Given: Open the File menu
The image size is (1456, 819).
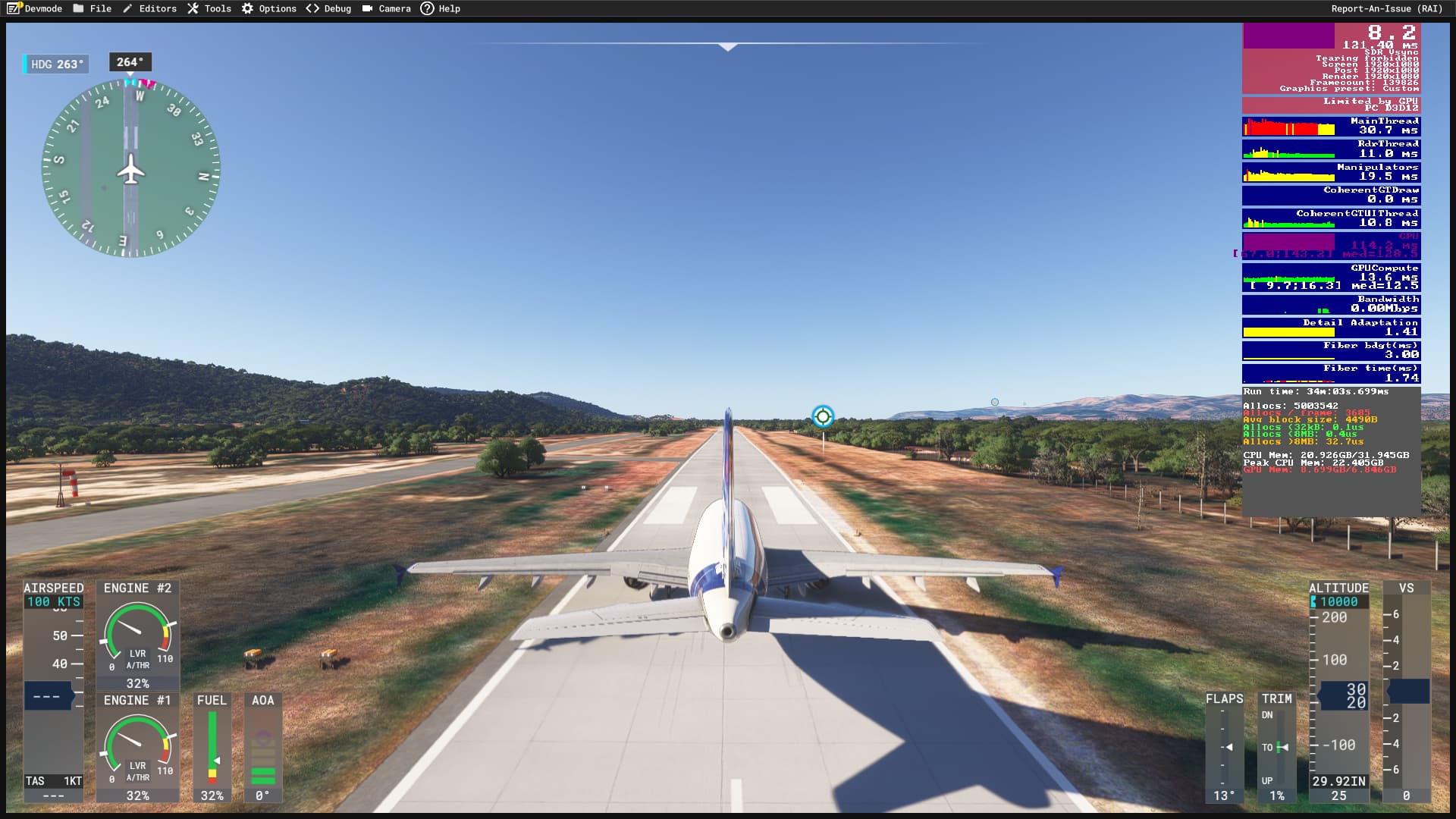Looking at the screenshot, I should tap(93, 8).
